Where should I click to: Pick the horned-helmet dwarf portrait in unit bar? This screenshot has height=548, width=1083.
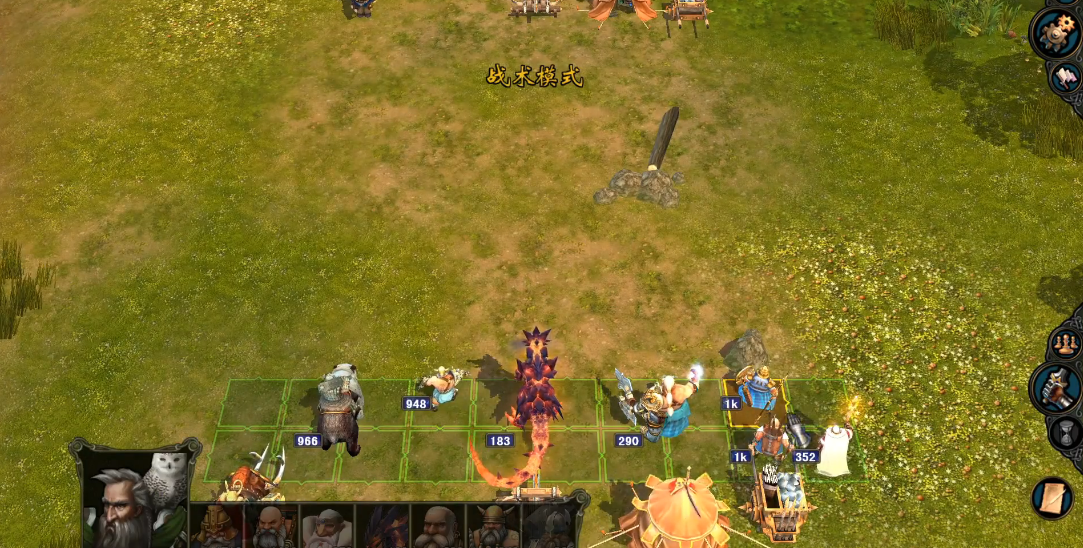492,527
